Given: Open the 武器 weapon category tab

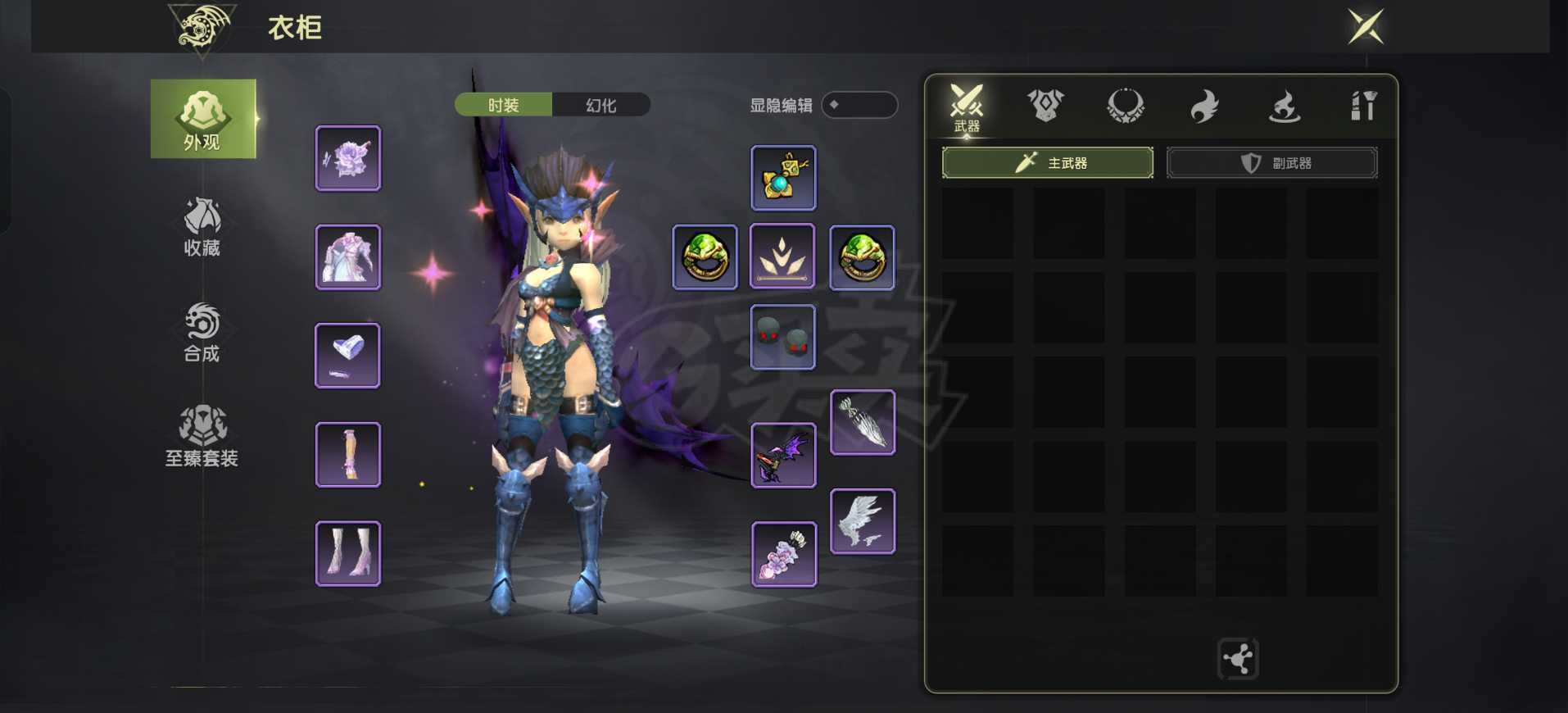Looking at the screenshot, I should [967, 107].
